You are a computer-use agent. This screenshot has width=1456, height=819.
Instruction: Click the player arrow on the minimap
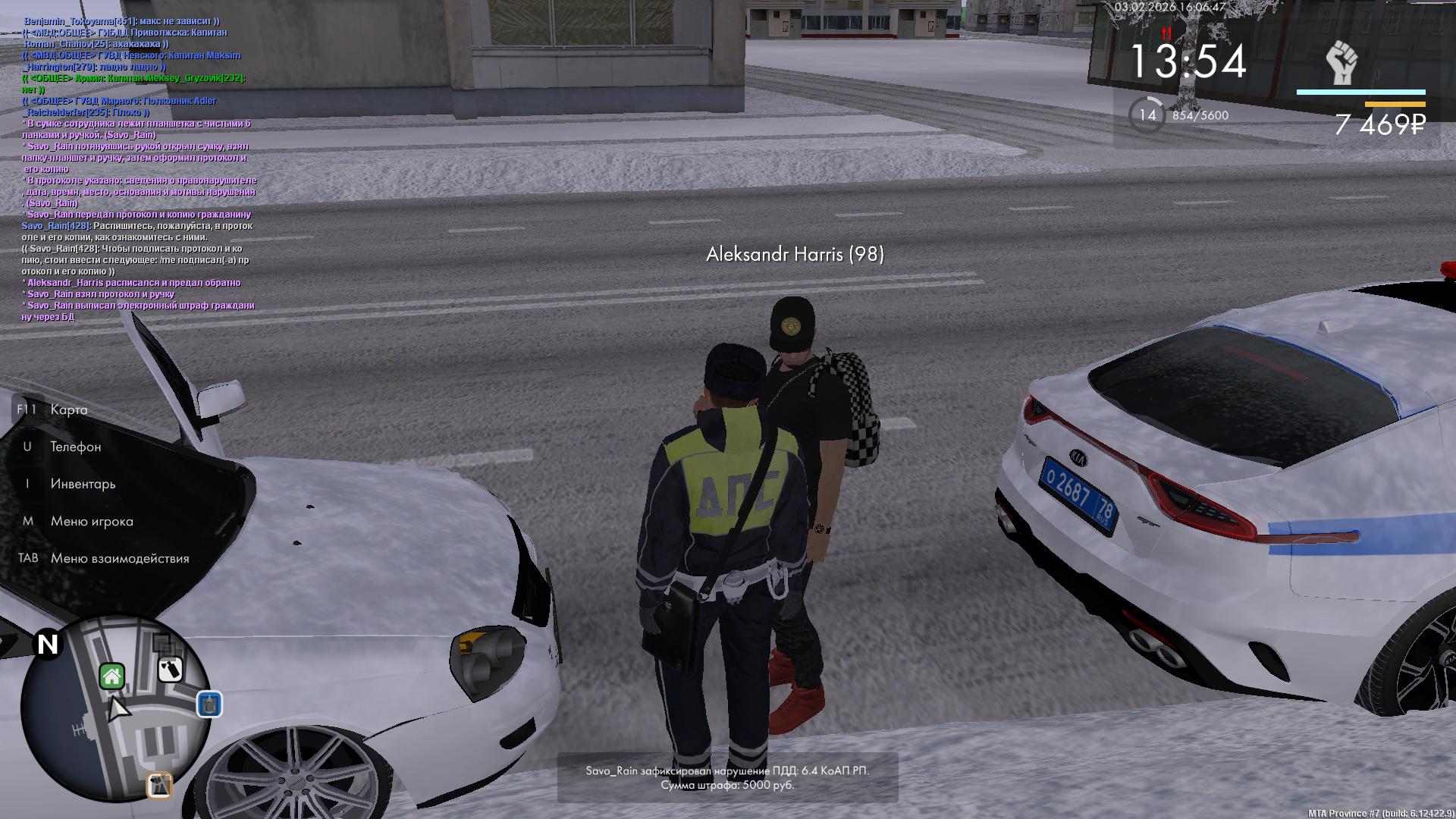(x=118, y=710)
